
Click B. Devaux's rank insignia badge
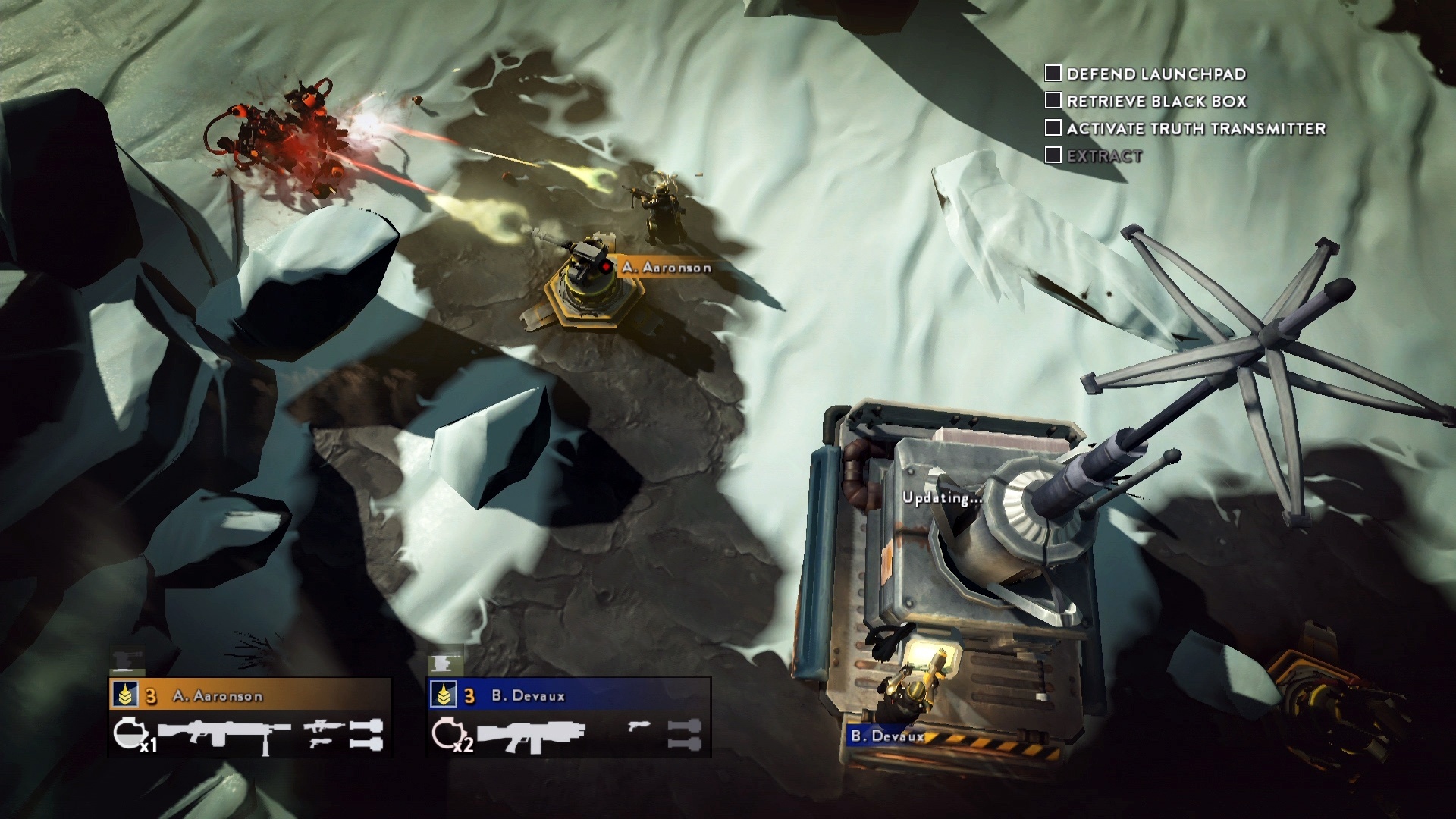coord(444,695)
